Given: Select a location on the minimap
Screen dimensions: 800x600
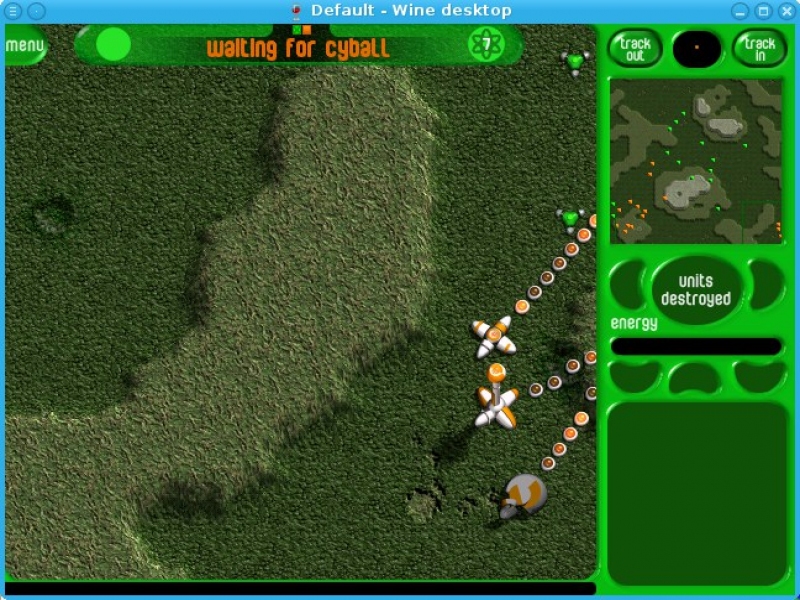Looking at the screenshot, I should 696,161.
